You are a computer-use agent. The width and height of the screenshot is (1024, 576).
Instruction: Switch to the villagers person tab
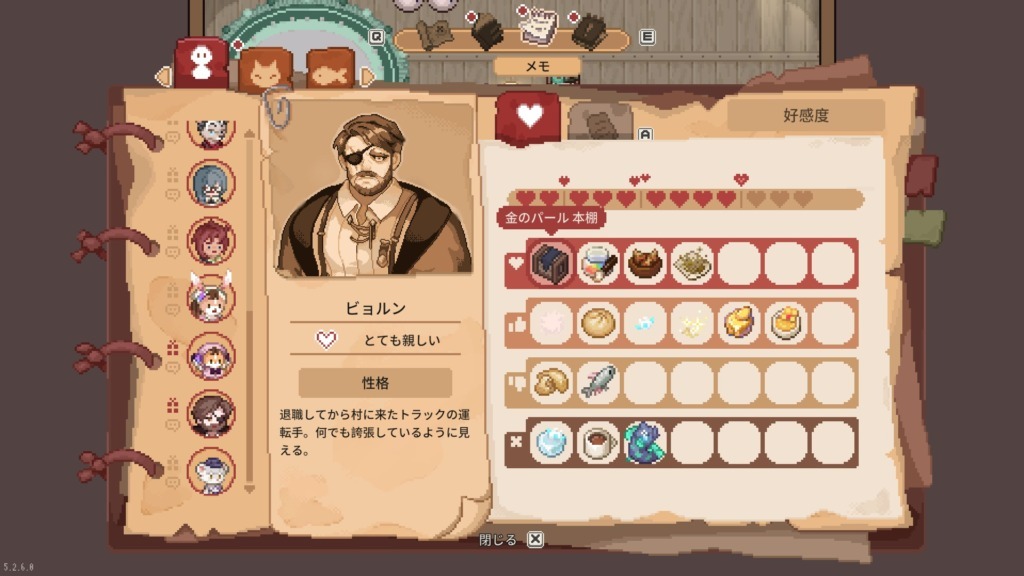coord(201,62)
